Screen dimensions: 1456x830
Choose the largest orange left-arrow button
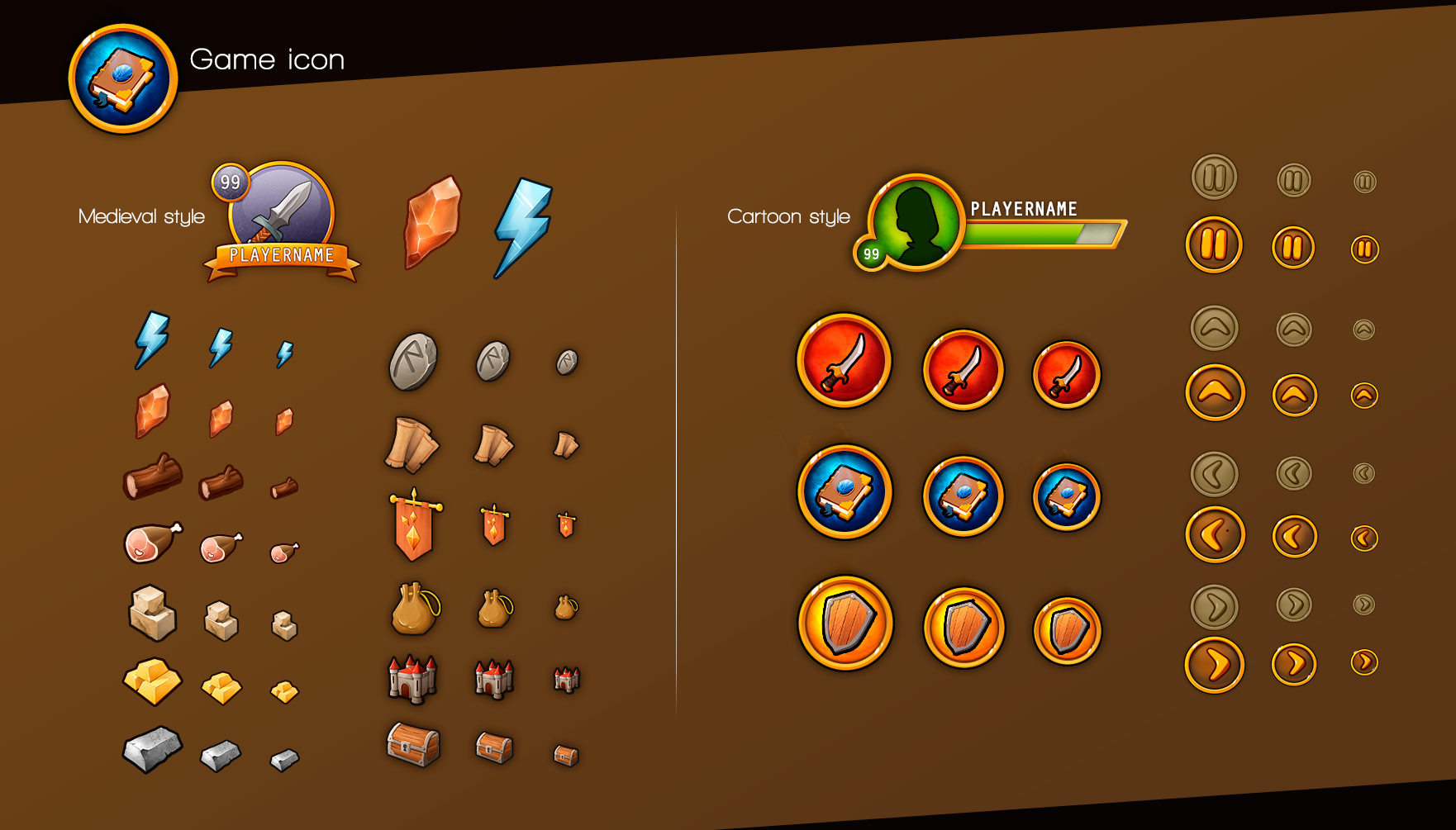click(x=1215, y=535)
